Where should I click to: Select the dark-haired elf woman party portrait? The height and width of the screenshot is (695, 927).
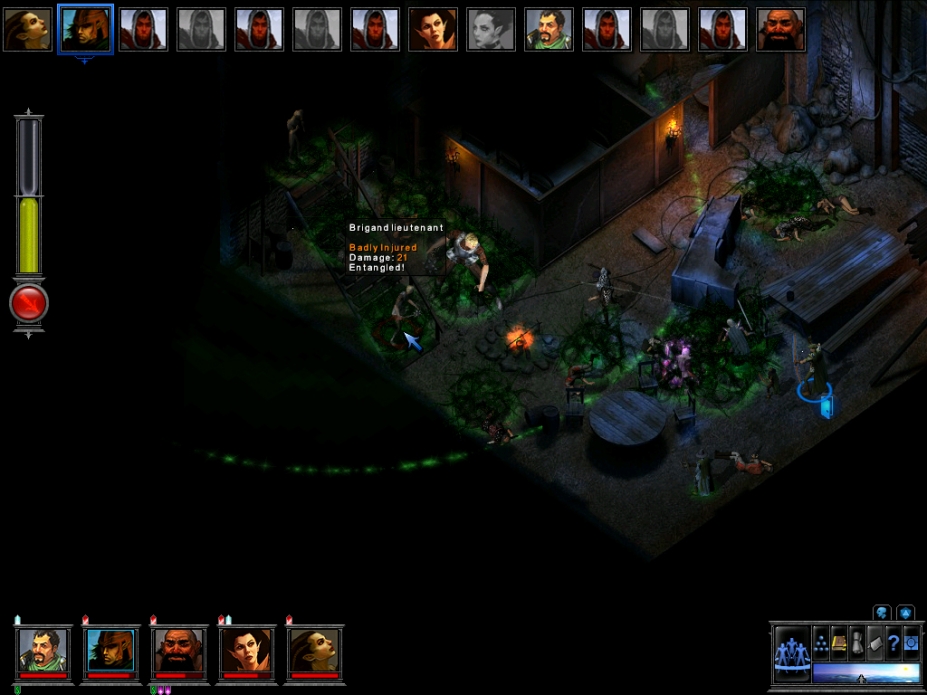coord(247,651)
